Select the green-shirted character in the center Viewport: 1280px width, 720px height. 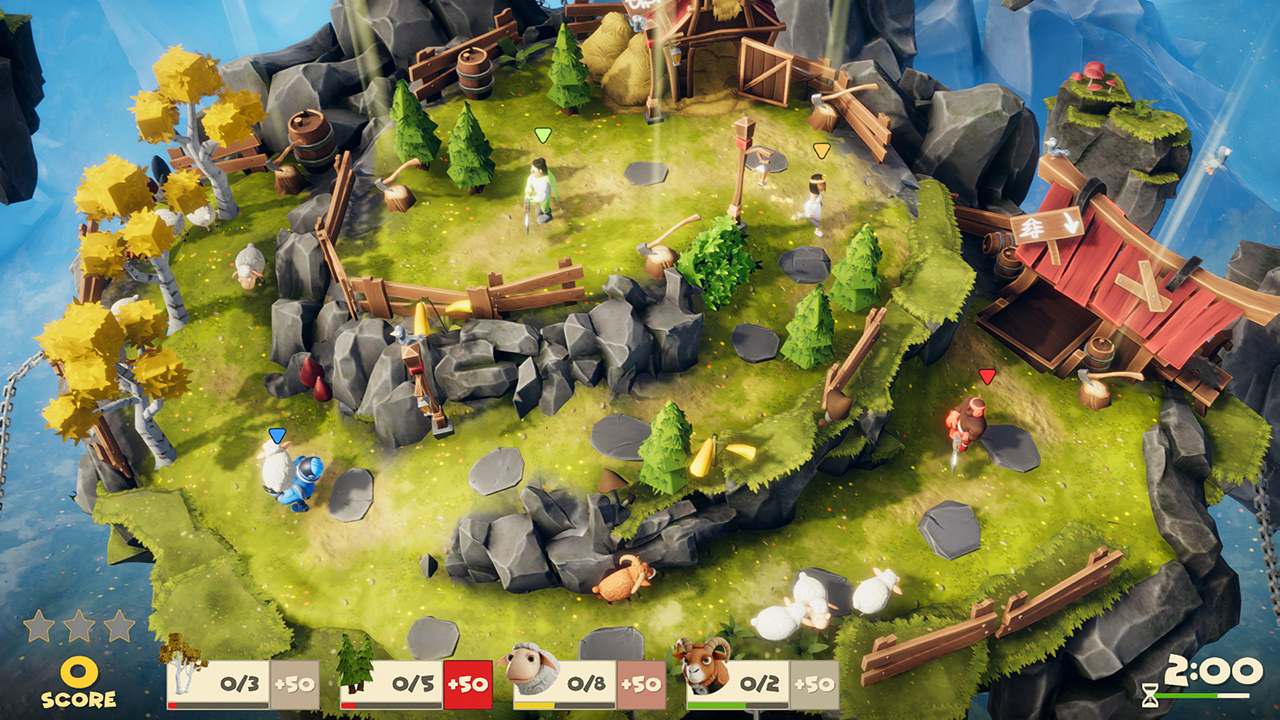click(540, 190)
